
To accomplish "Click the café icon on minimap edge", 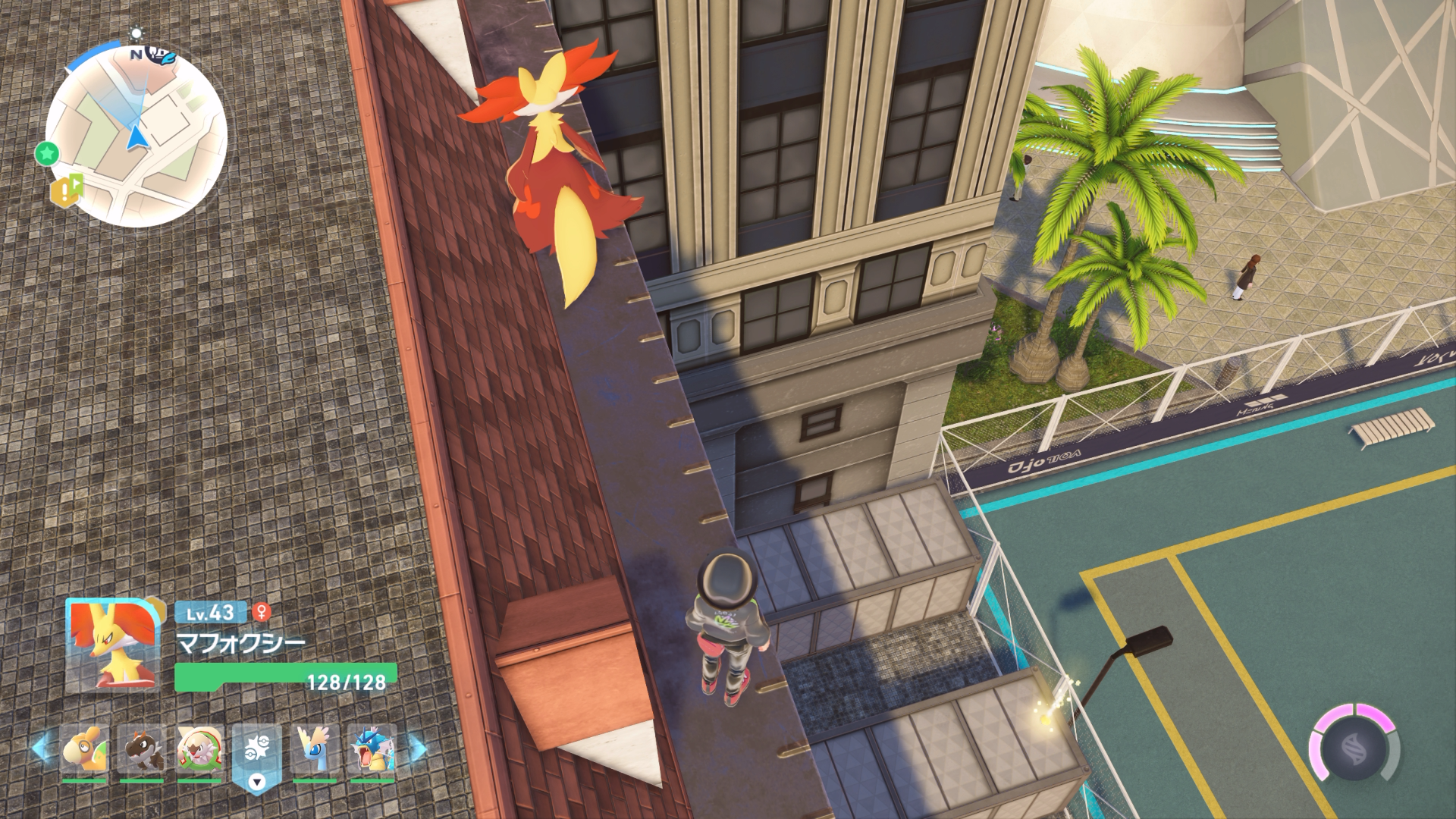I will click(162, 55).
